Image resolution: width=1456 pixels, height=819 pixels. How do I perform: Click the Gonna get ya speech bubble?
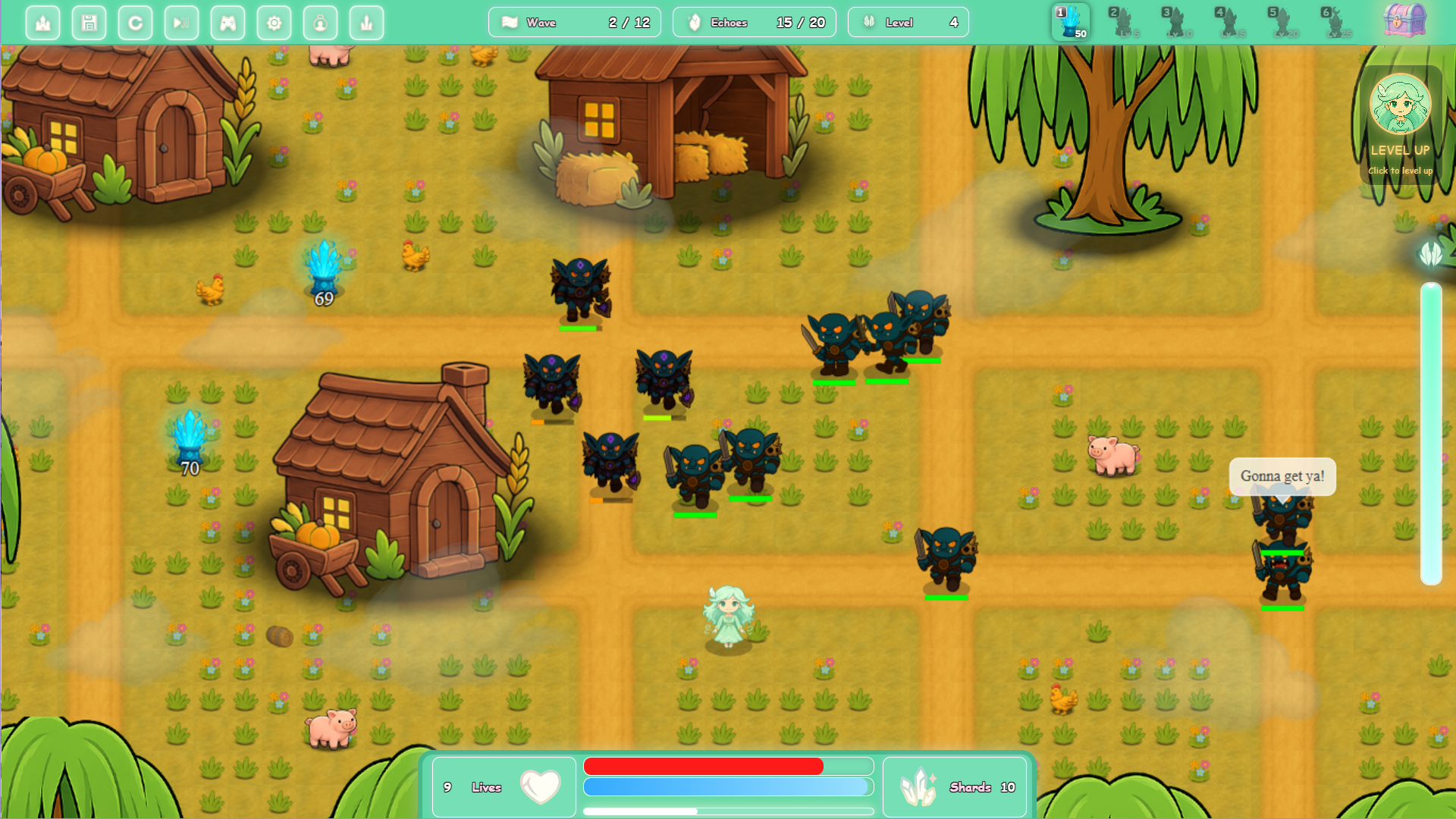[1282, 477]
